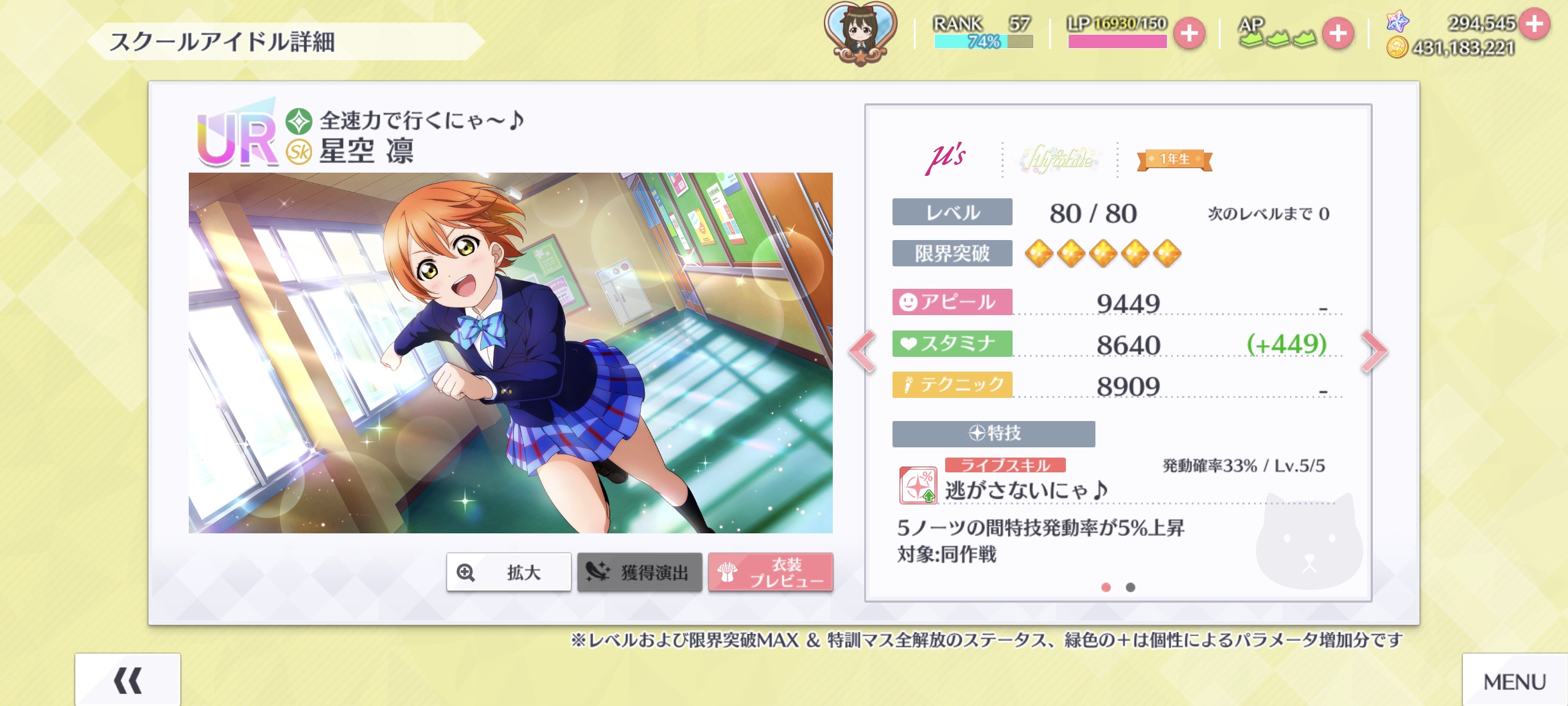Refill AP using the plus button
This screenshot has height=706, width=1568.
tap(1338, 33)
